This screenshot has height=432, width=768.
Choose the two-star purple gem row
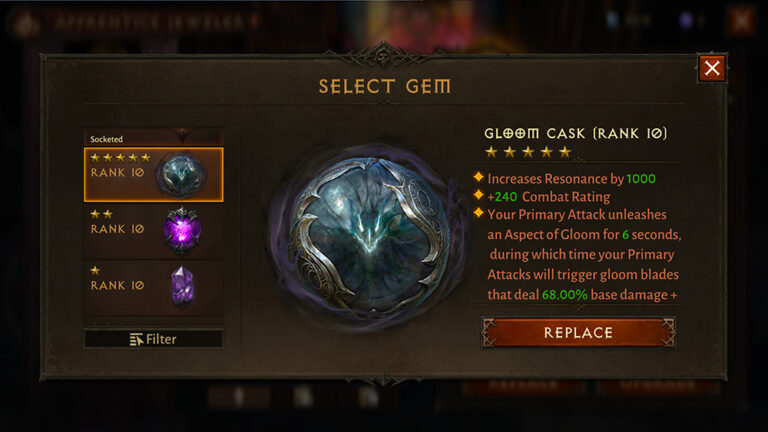coord(153,230)
